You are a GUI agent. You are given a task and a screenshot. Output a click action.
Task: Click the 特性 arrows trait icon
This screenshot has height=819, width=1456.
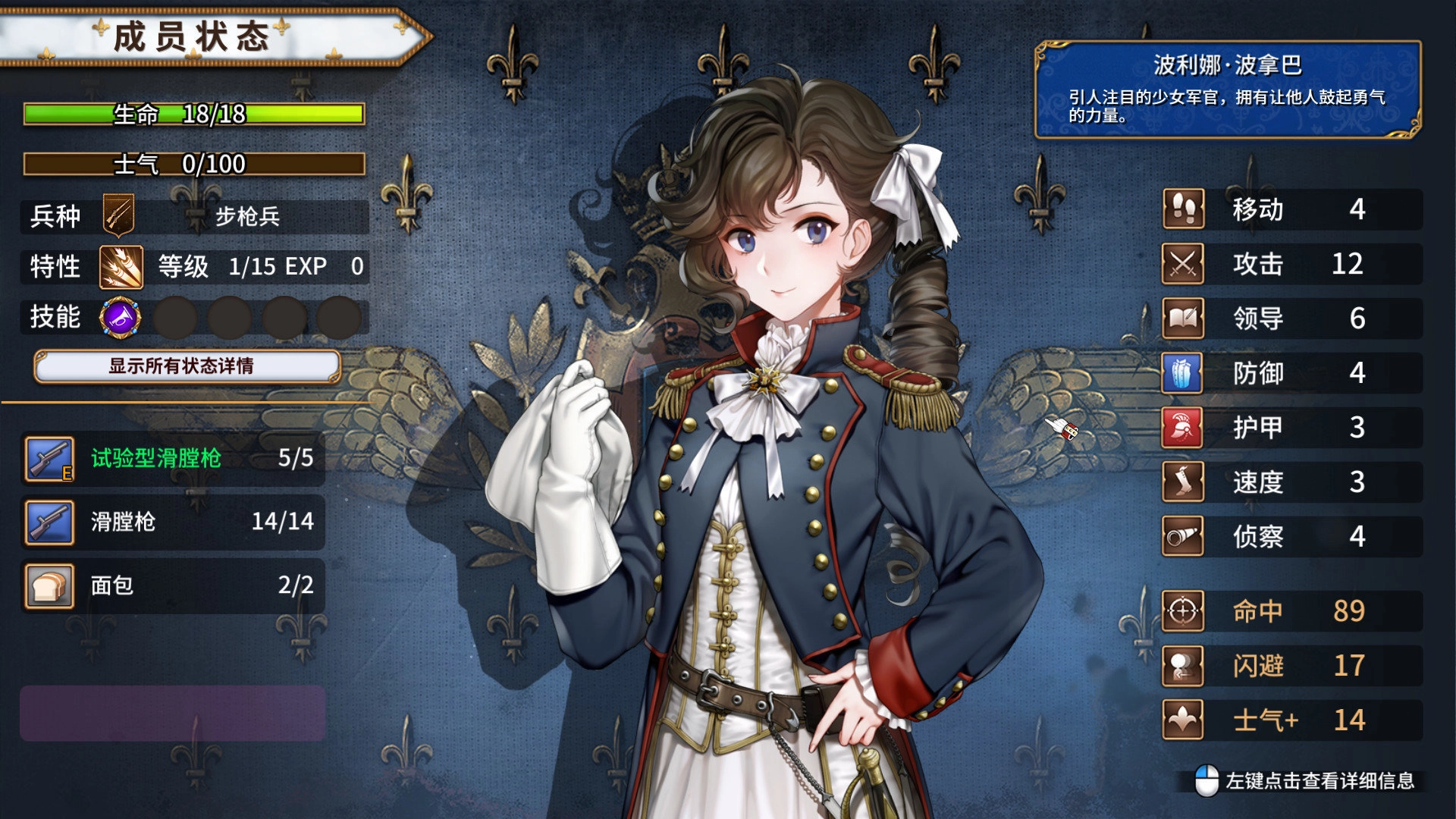[121, 267]
